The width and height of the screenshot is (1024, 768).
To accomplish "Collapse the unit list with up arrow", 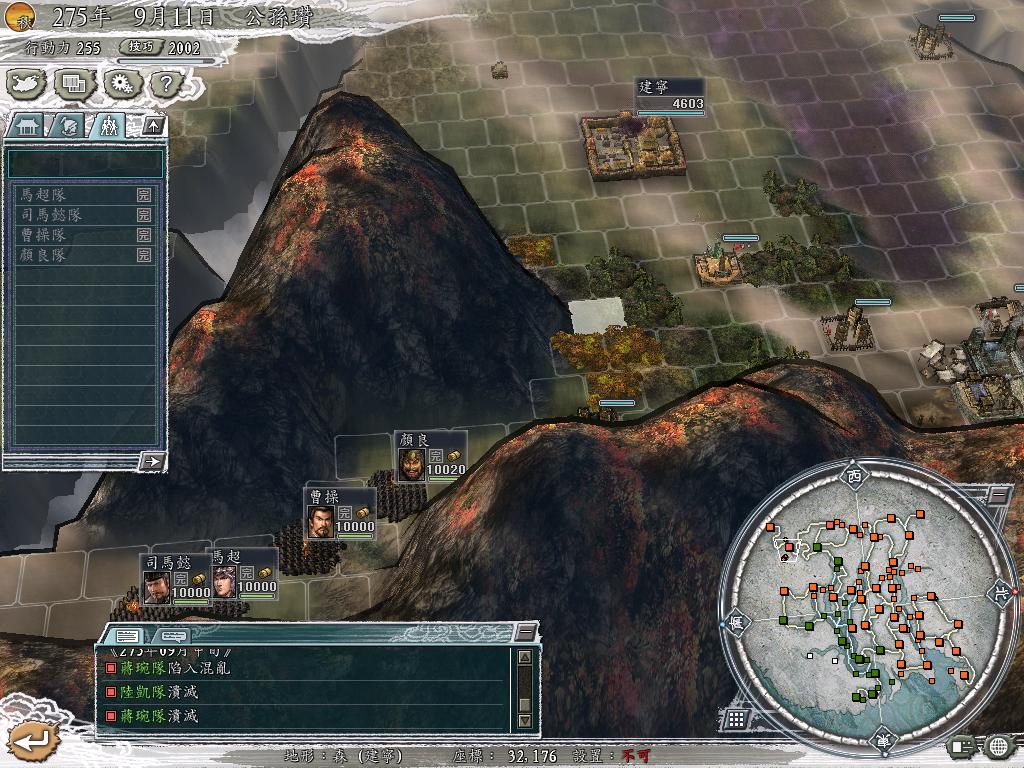I will point(153,125).
